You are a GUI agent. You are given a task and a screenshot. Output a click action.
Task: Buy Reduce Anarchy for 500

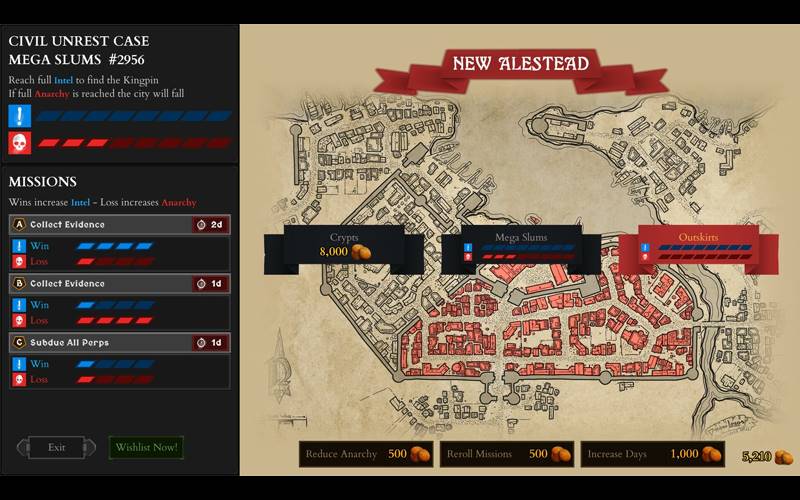click(x=366, y=454)
